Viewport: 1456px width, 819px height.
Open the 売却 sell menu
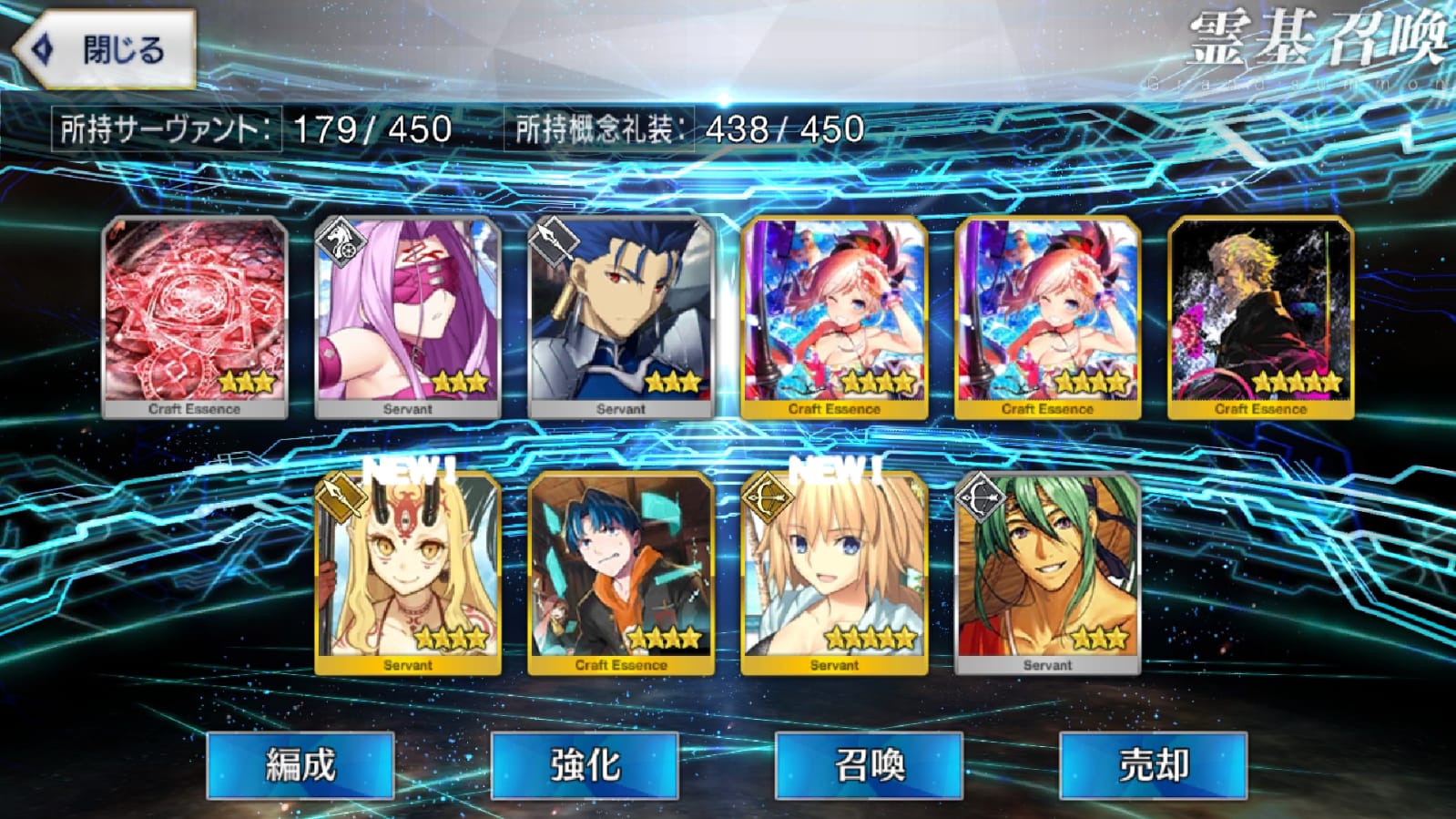click(x=1153, y=765)
